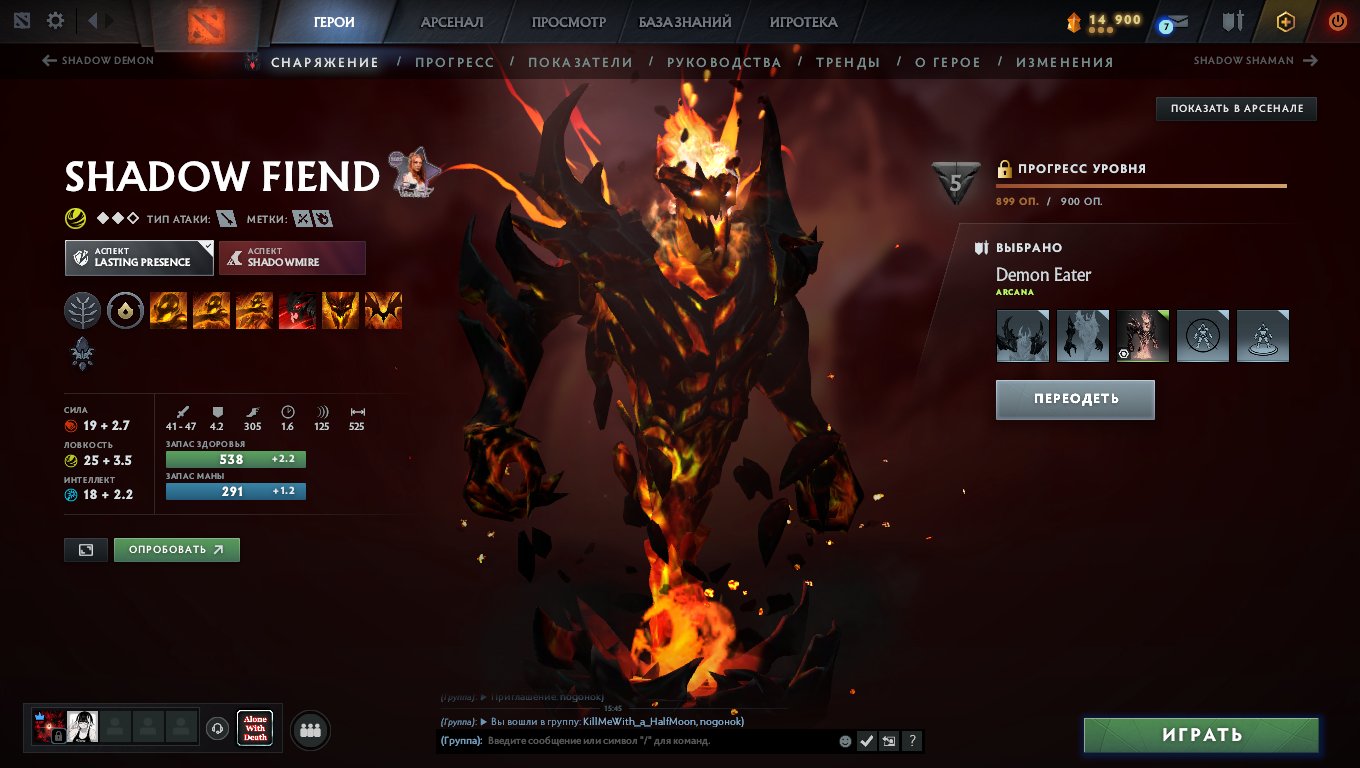Select the Lasting Presence aspect
Image resolution: width=1360 pixels, height=768 pixels.
[x=138, y=258]
